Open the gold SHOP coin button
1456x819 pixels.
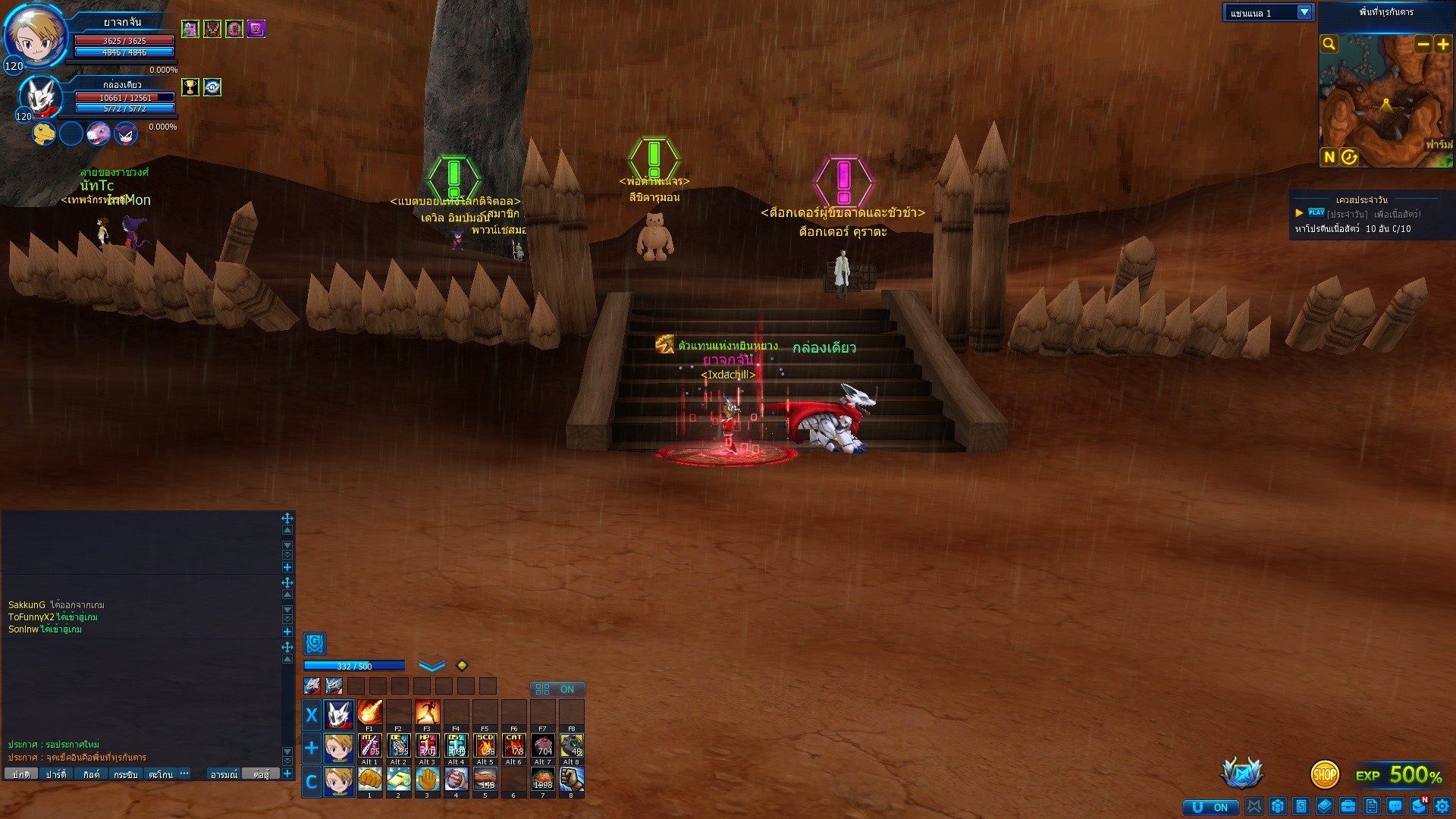click(1324, 774)
